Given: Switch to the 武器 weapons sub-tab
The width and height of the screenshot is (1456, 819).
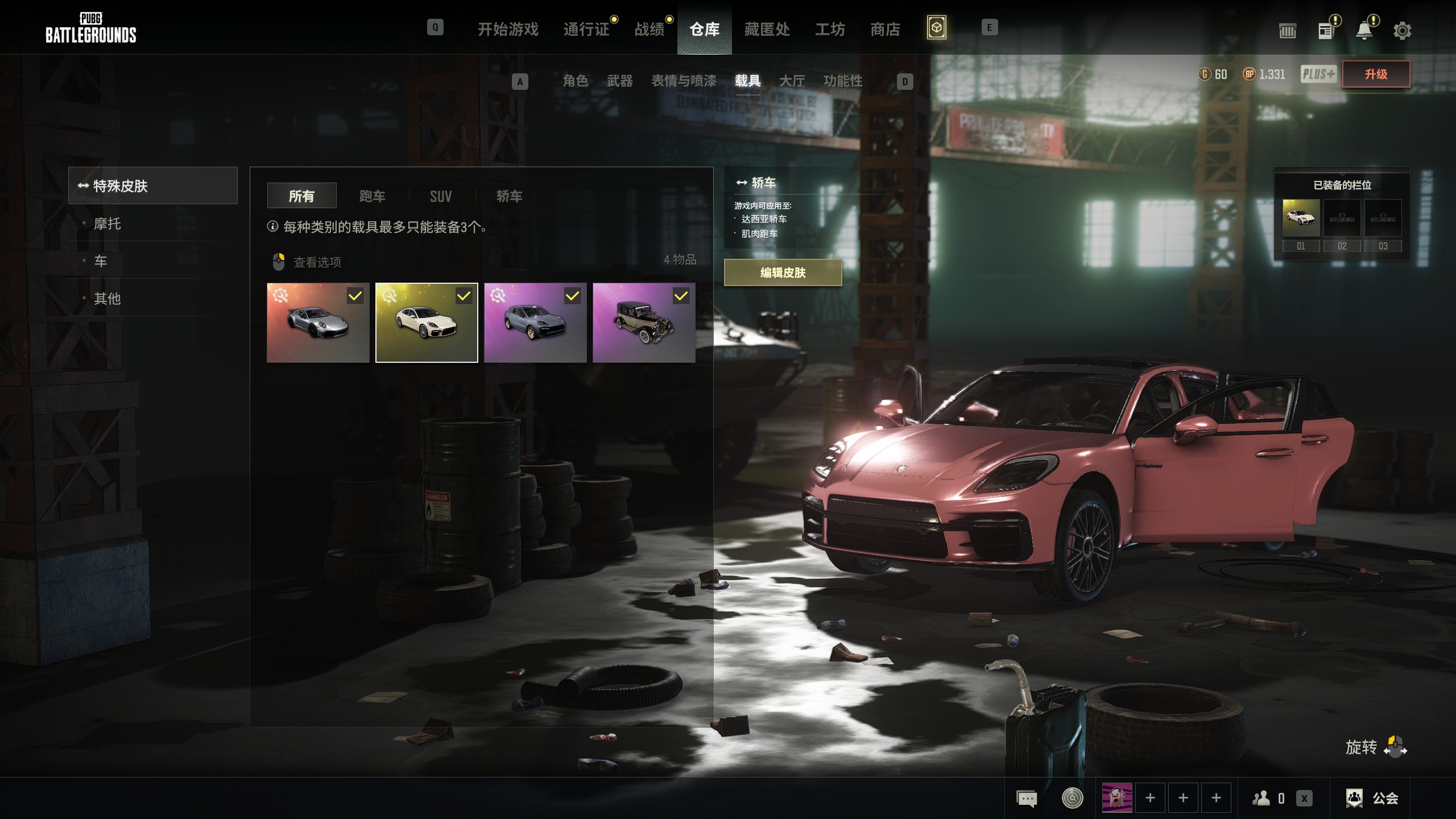Looking at the screenshot, I should (x=619, y=81).
